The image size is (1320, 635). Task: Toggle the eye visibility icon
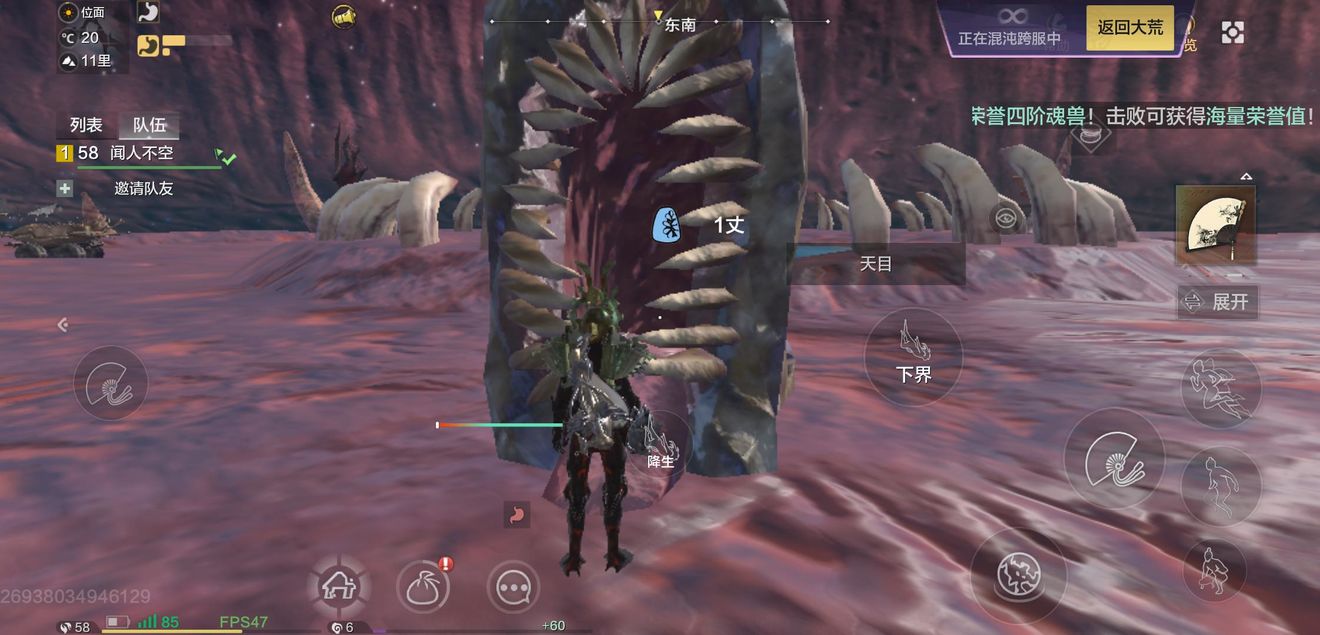[x=1006, y=218]
